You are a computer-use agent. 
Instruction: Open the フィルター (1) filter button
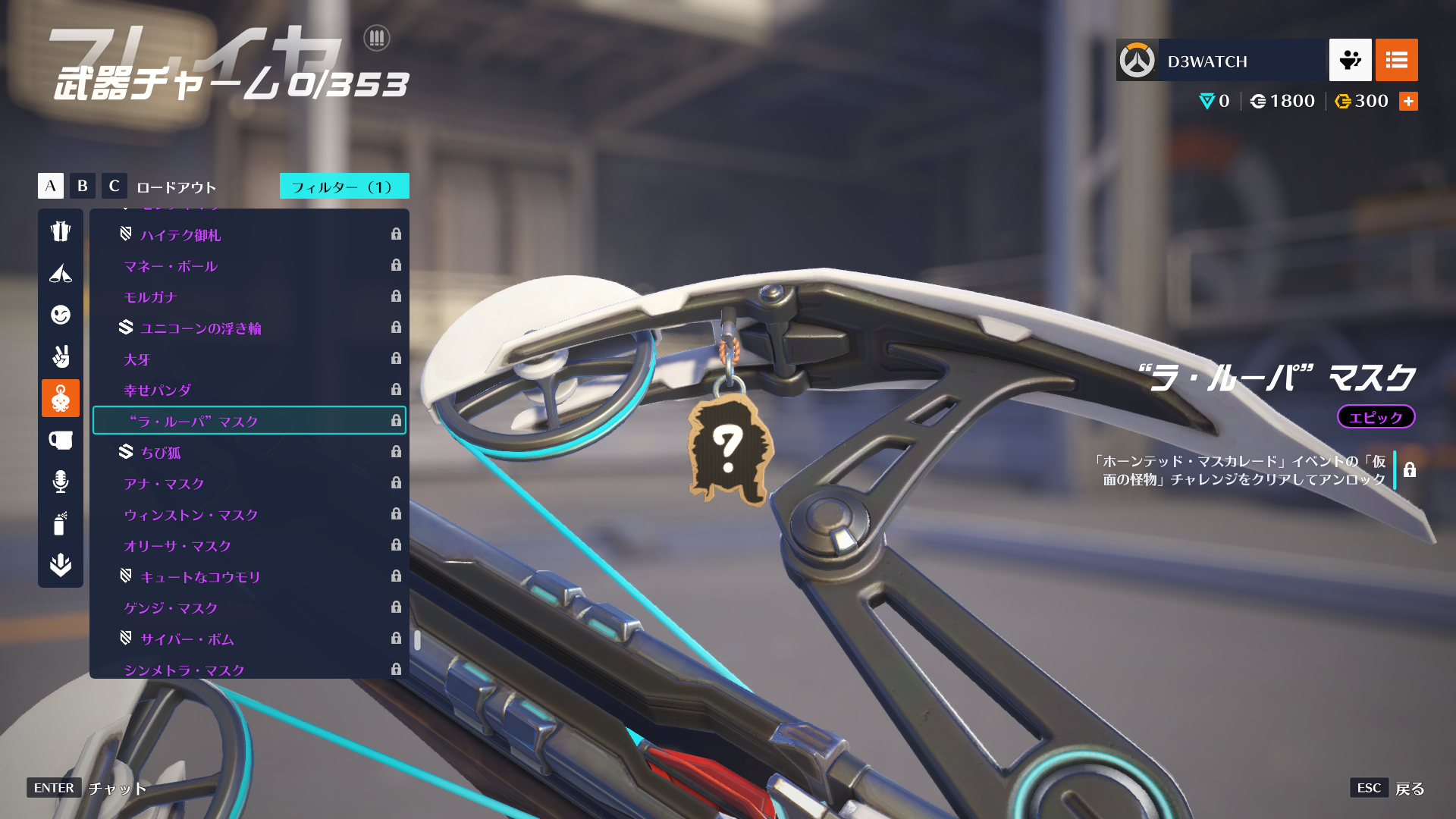click(x=344, y=187)
